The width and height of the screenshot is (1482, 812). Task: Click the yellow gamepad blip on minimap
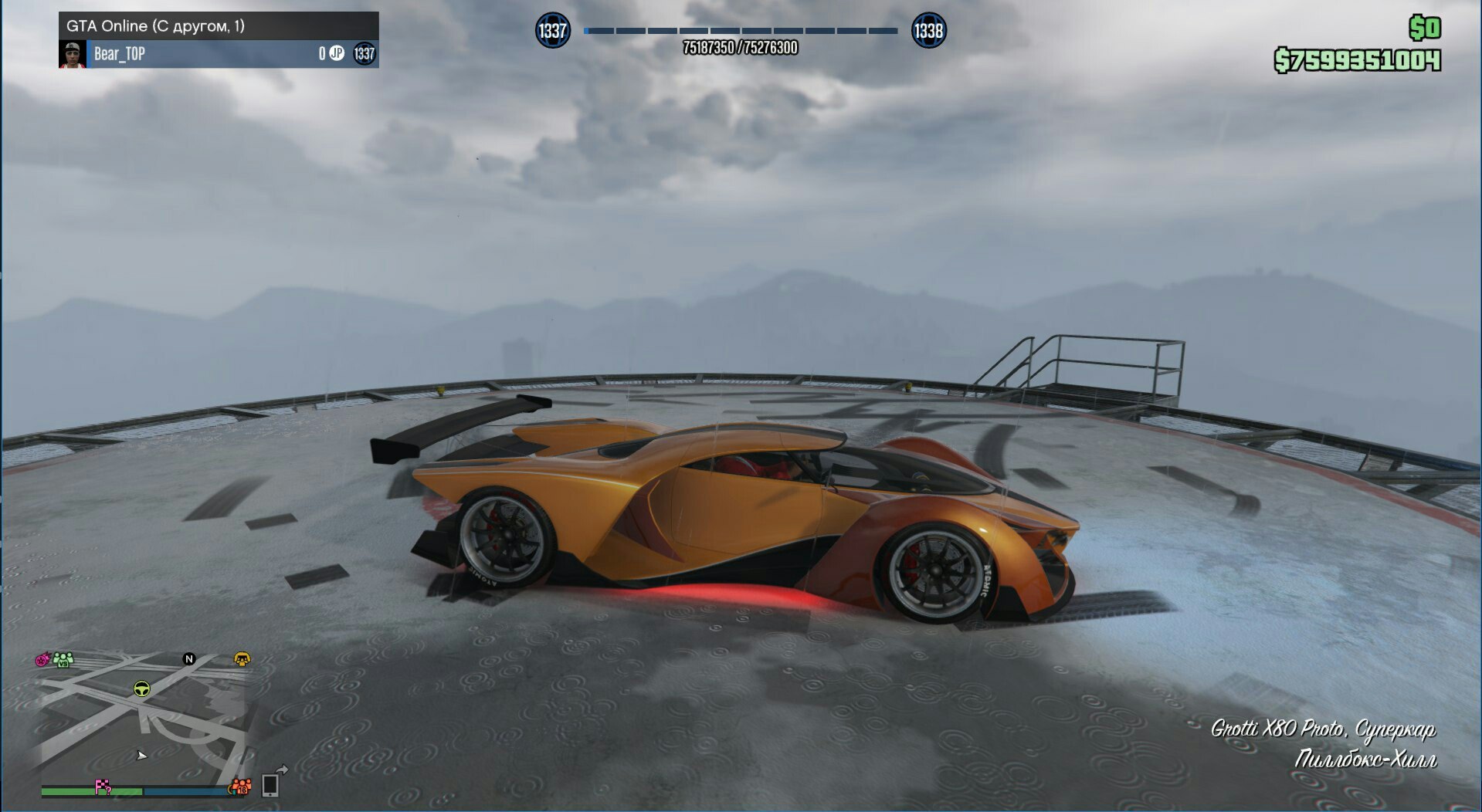pos(242,658)
